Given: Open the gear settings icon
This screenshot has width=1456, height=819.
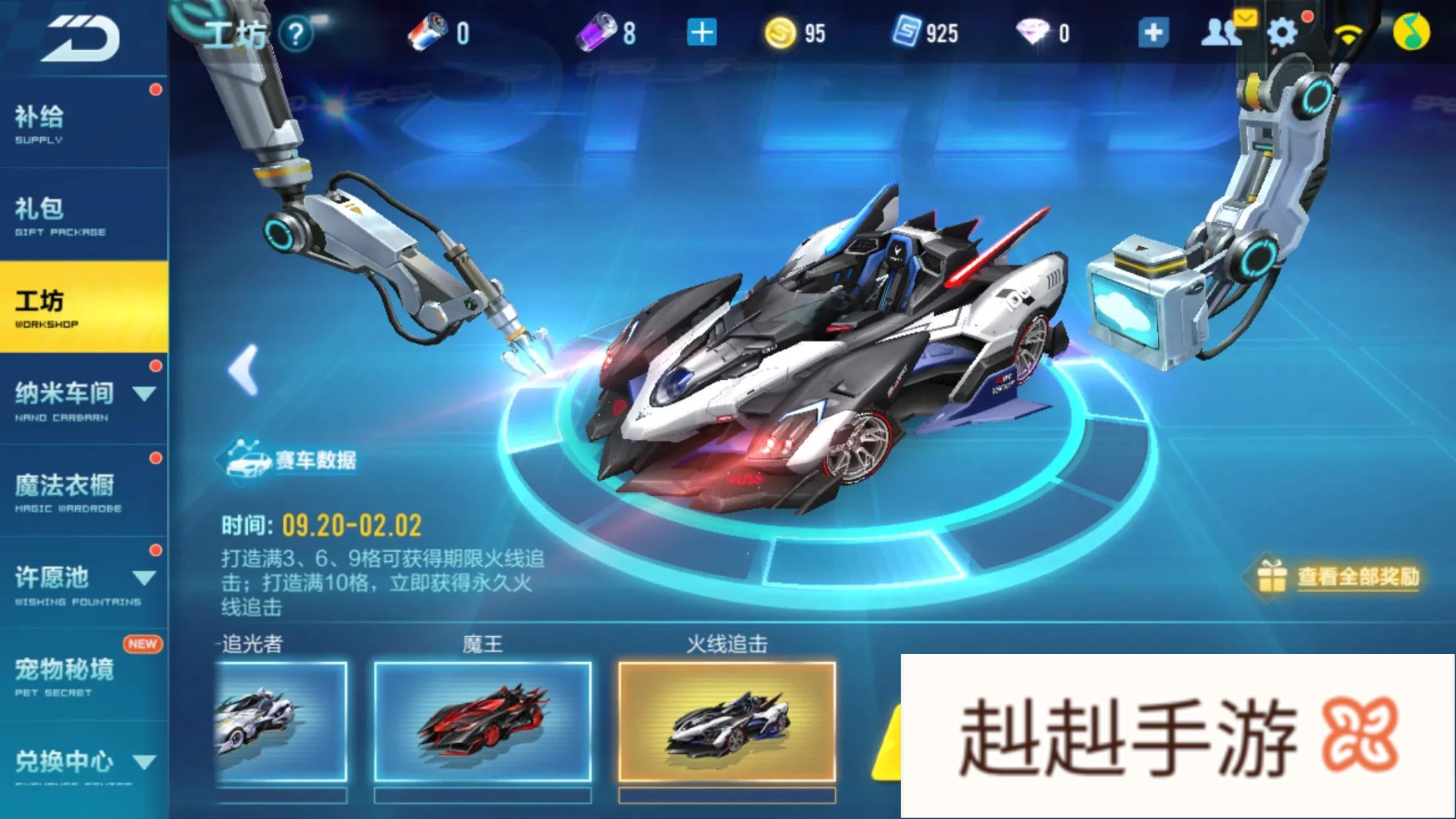Looking at the screenshot, I should [1281, 32].
